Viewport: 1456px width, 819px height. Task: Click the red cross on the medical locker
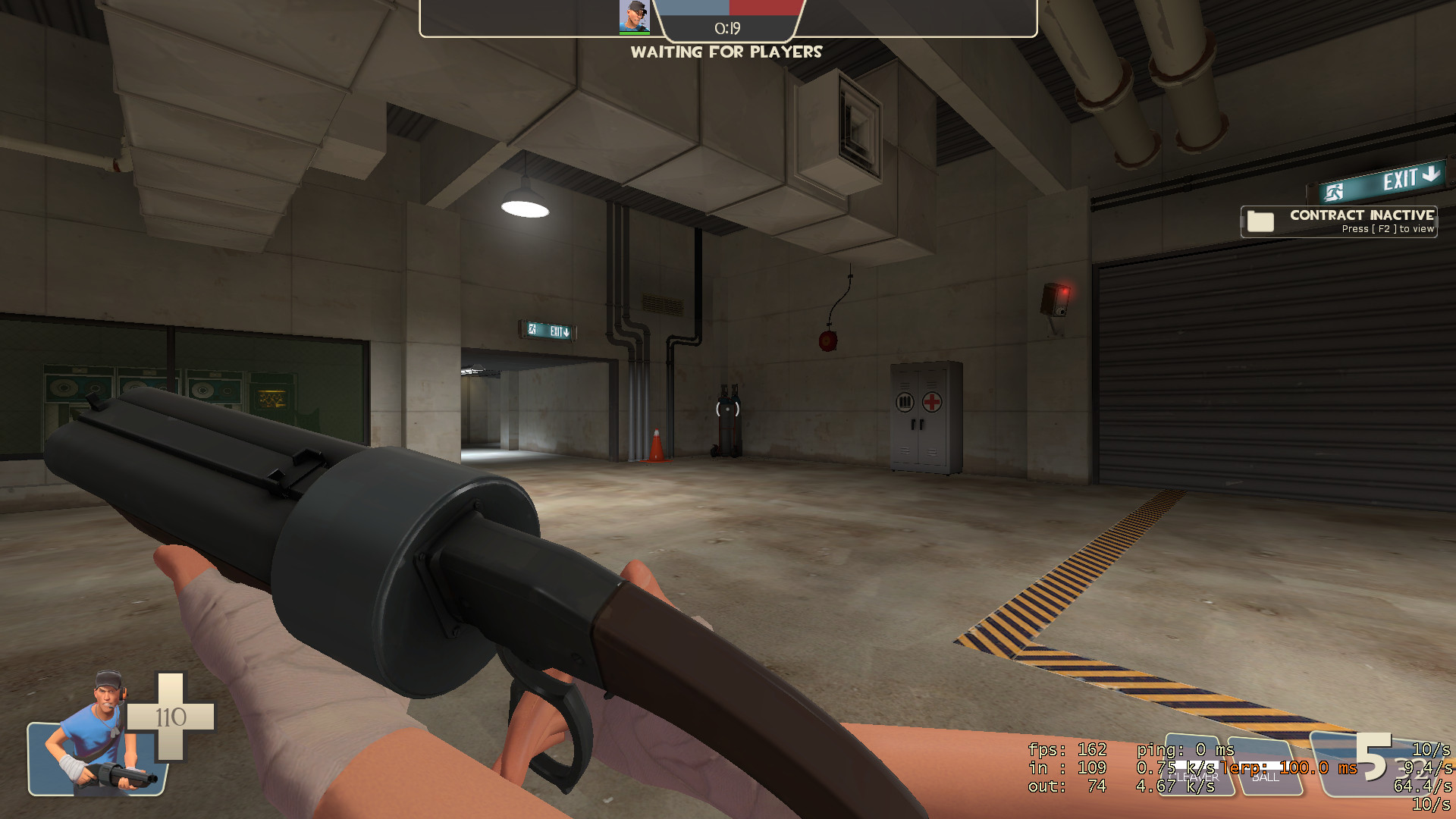tap(931, 403)
